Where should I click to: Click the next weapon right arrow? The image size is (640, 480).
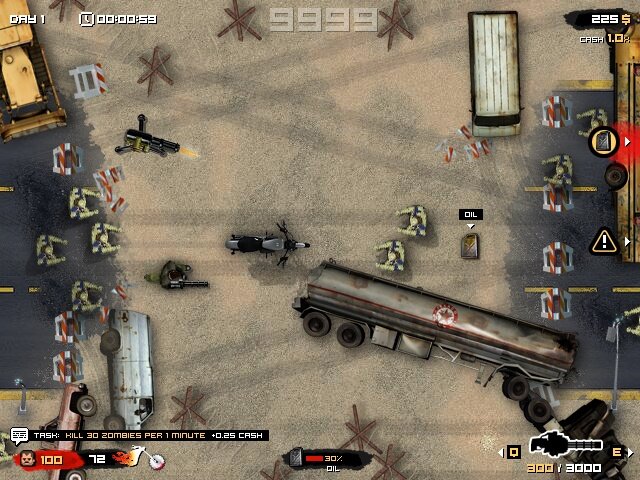pos(629,452)
